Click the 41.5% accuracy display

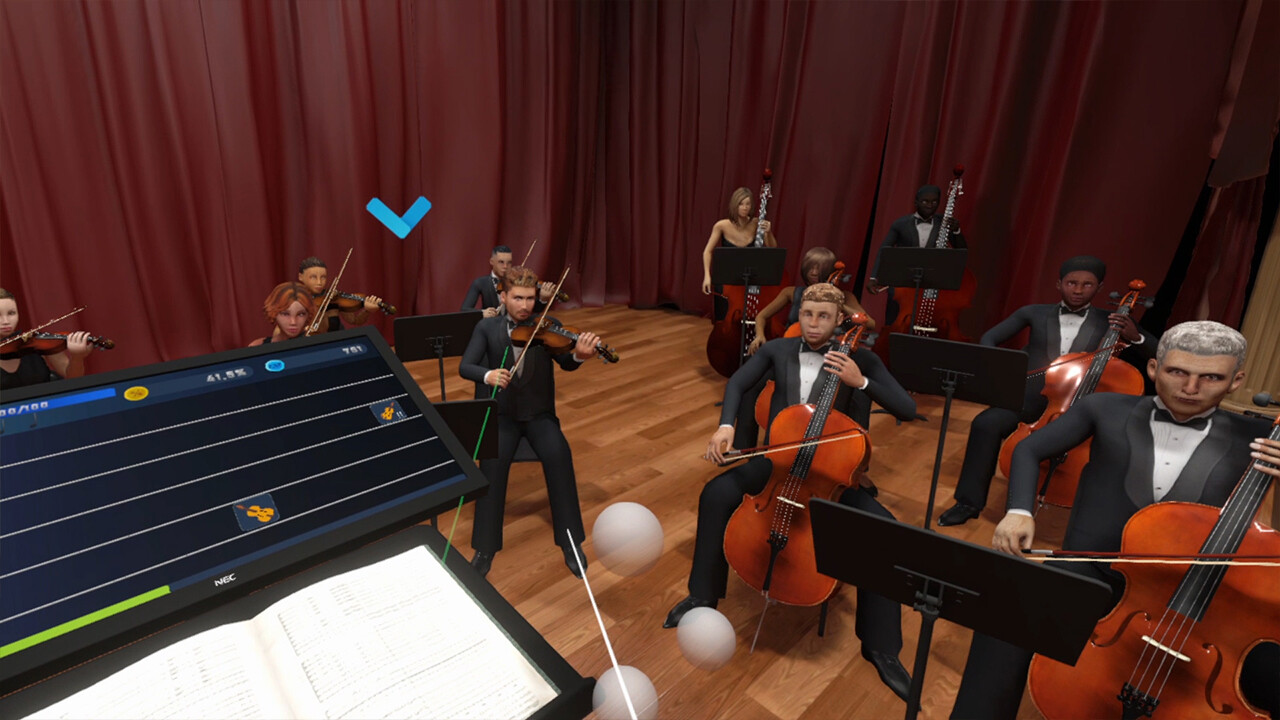click(225, 375)
